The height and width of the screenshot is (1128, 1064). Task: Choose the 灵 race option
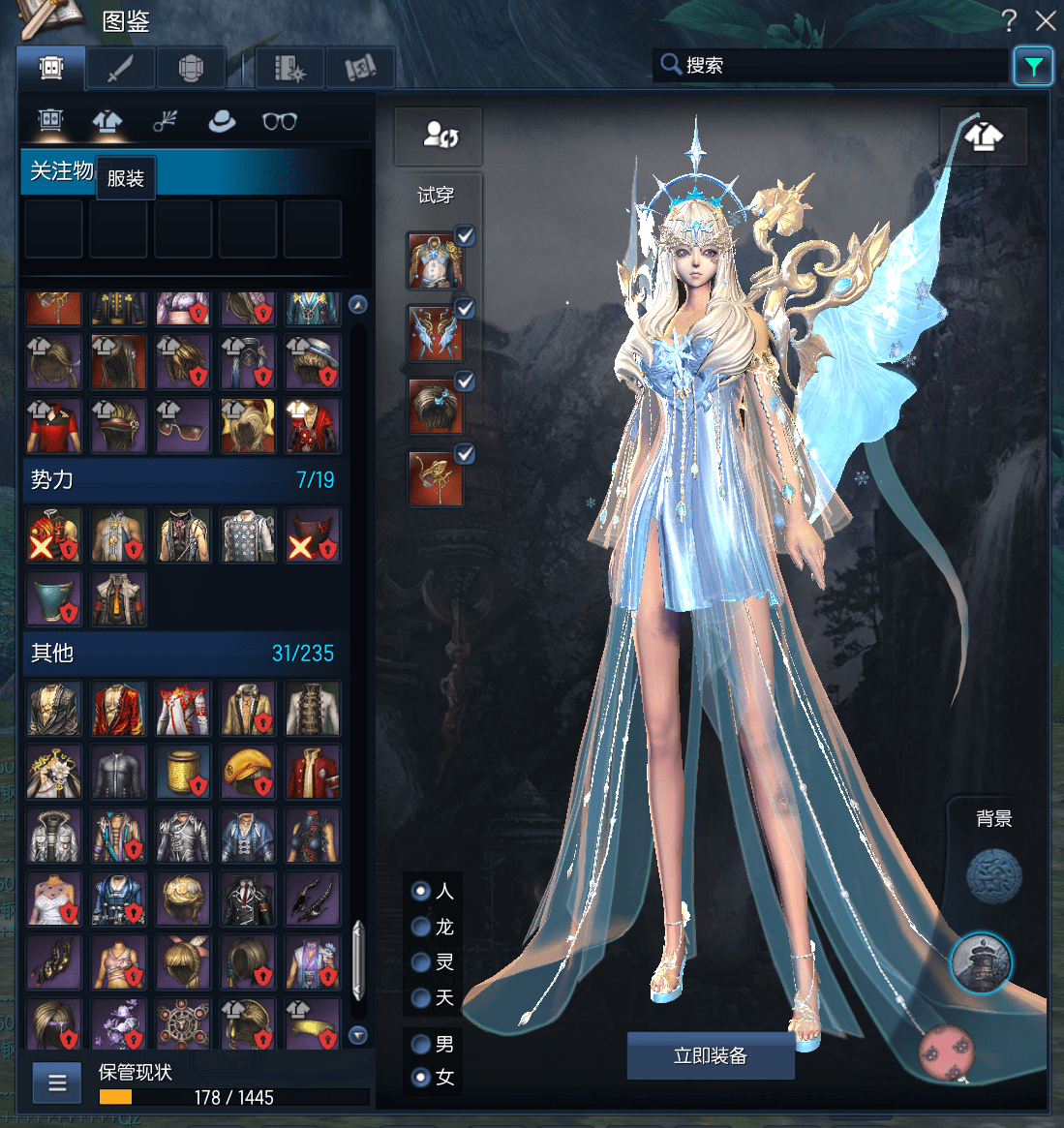421,961
